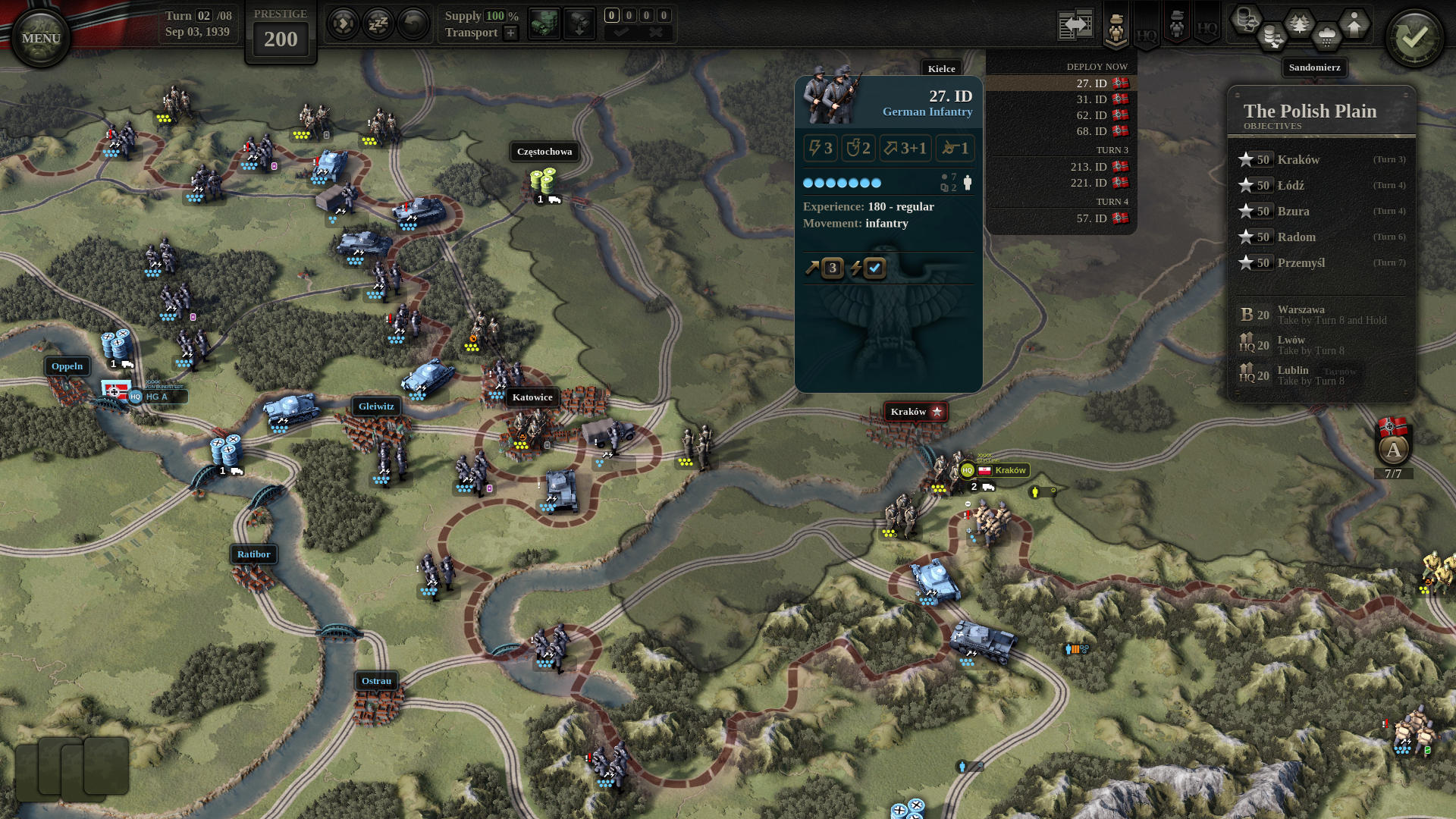Toggle the weather overlay hex icon

click(1326, 34)
